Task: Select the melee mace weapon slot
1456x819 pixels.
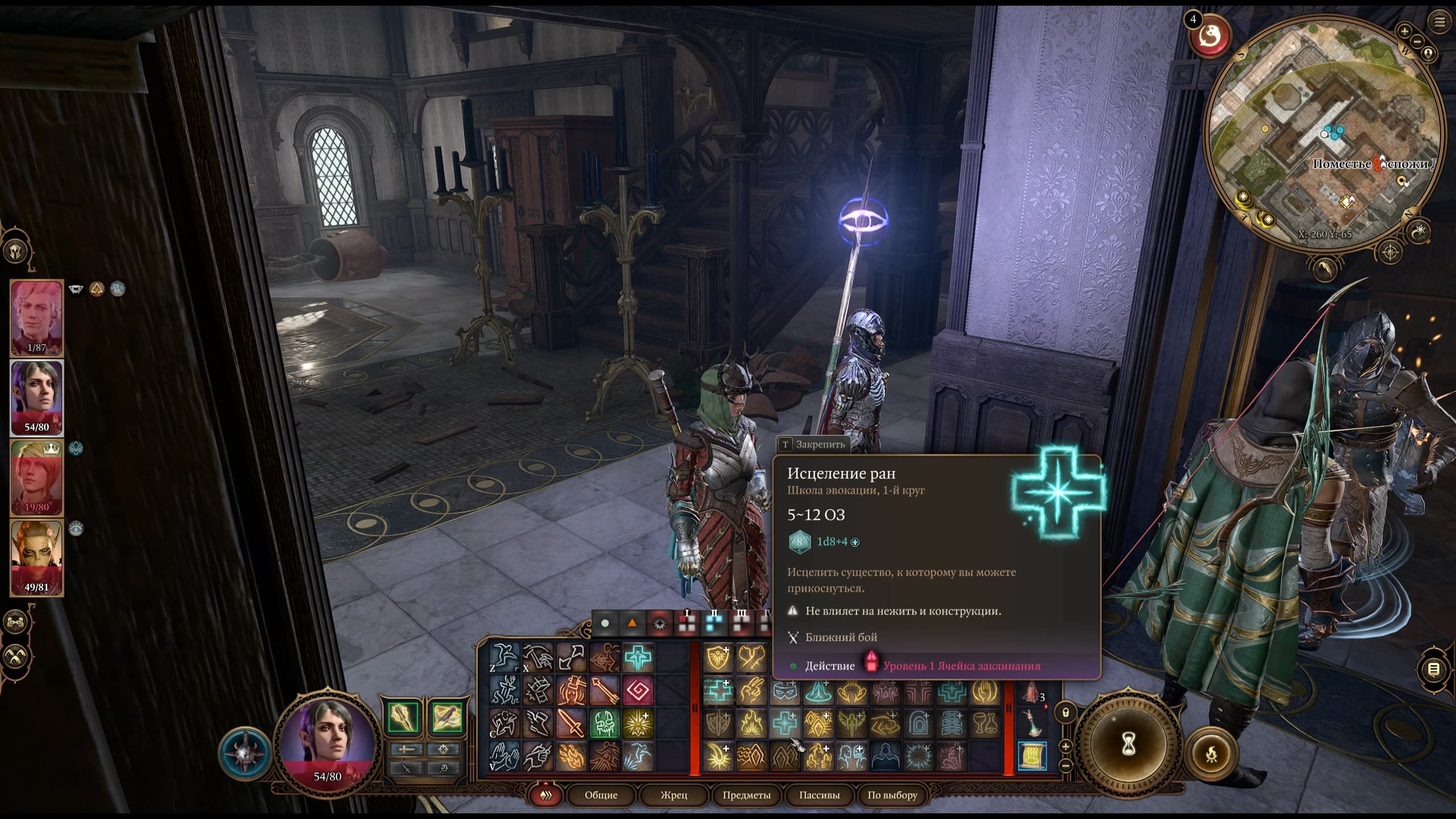Action: tap(403, 718)
